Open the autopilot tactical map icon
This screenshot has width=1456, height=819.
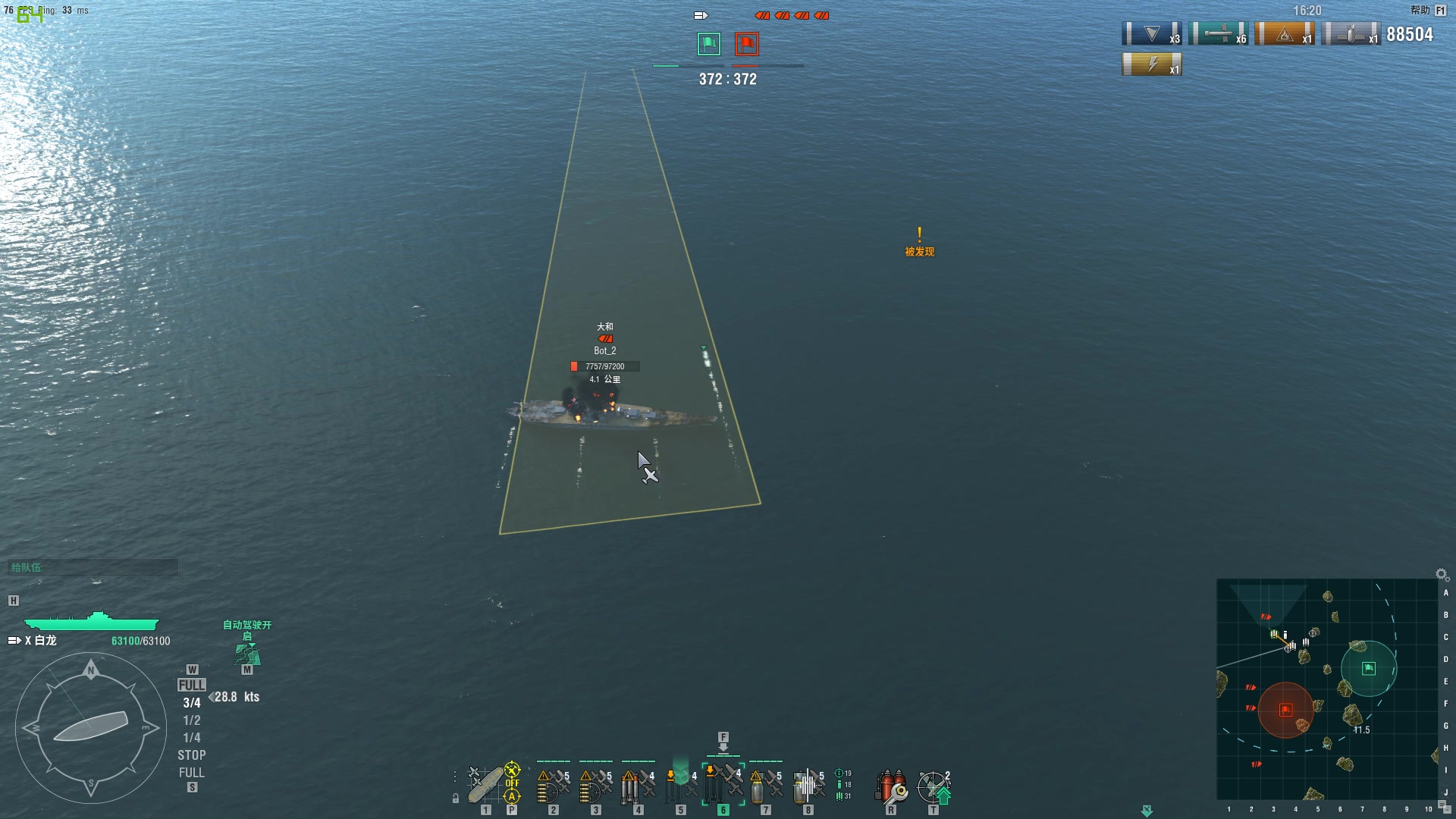pos(247,654)
